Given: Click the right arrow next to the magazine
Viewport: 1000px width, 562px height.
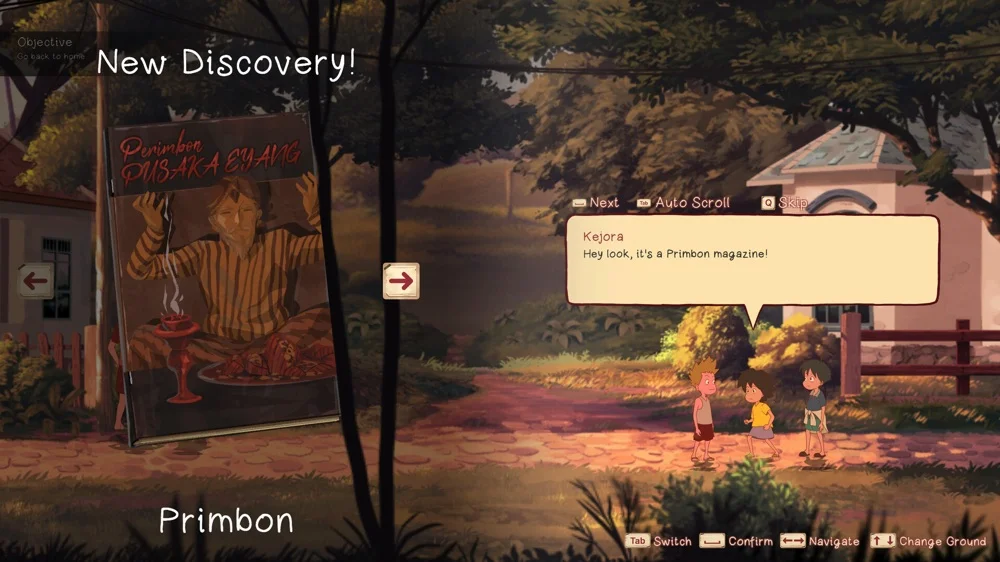Looking at the screenshot, I should (401, 281).
